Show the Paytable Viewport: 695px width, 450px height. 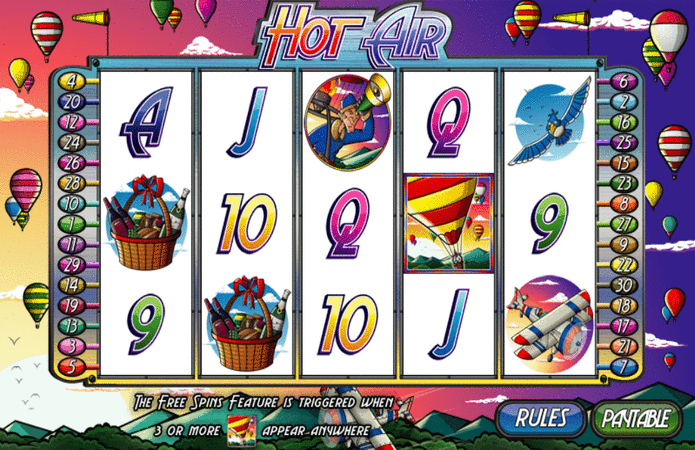coord(634,418)
